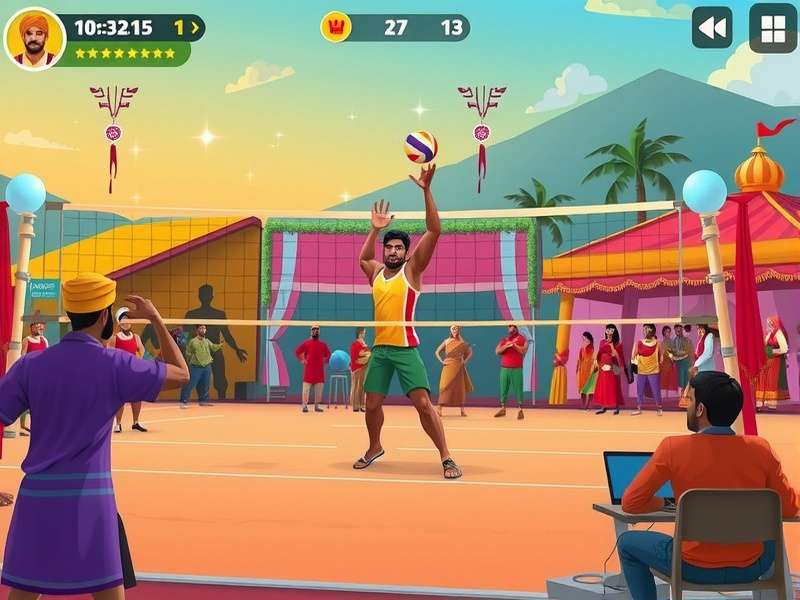Tap the gold crown score icon
This screenshot has width=800, height=600.
point(336,27)
